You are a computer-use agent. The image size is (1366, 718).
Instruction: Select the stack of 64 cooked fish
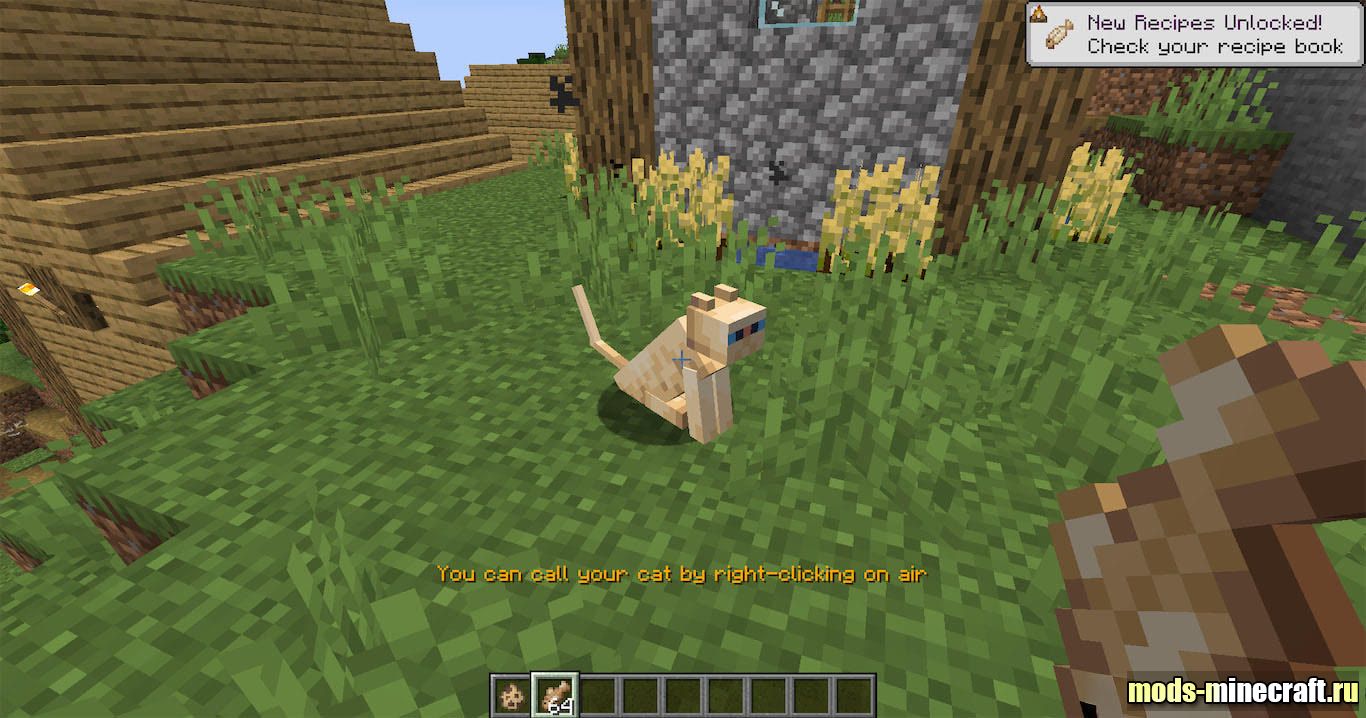click(554, 694)
